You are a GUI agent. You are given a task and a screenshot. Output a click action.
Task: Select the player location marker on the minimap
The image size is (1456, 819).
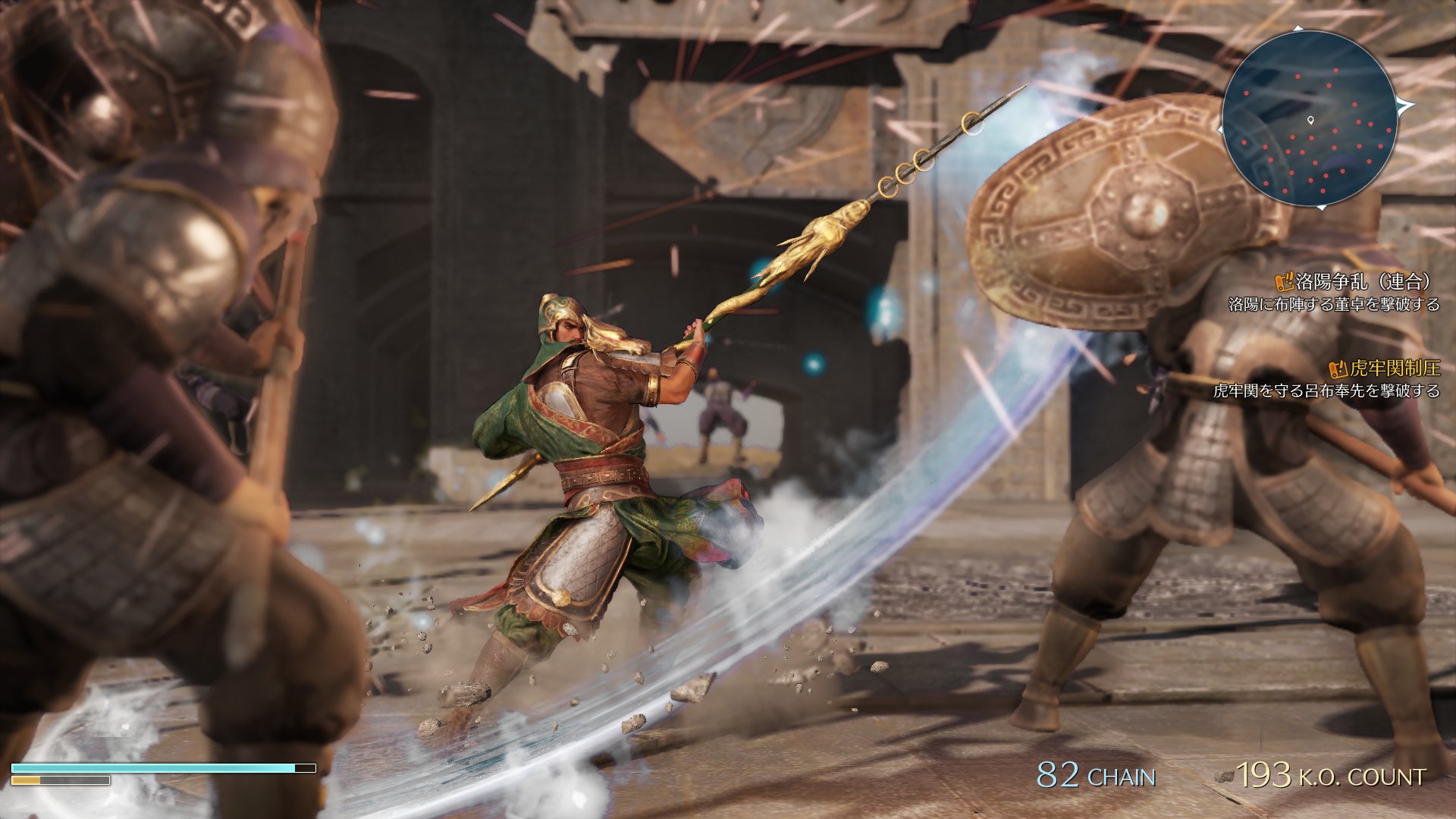click(1310, 120)
